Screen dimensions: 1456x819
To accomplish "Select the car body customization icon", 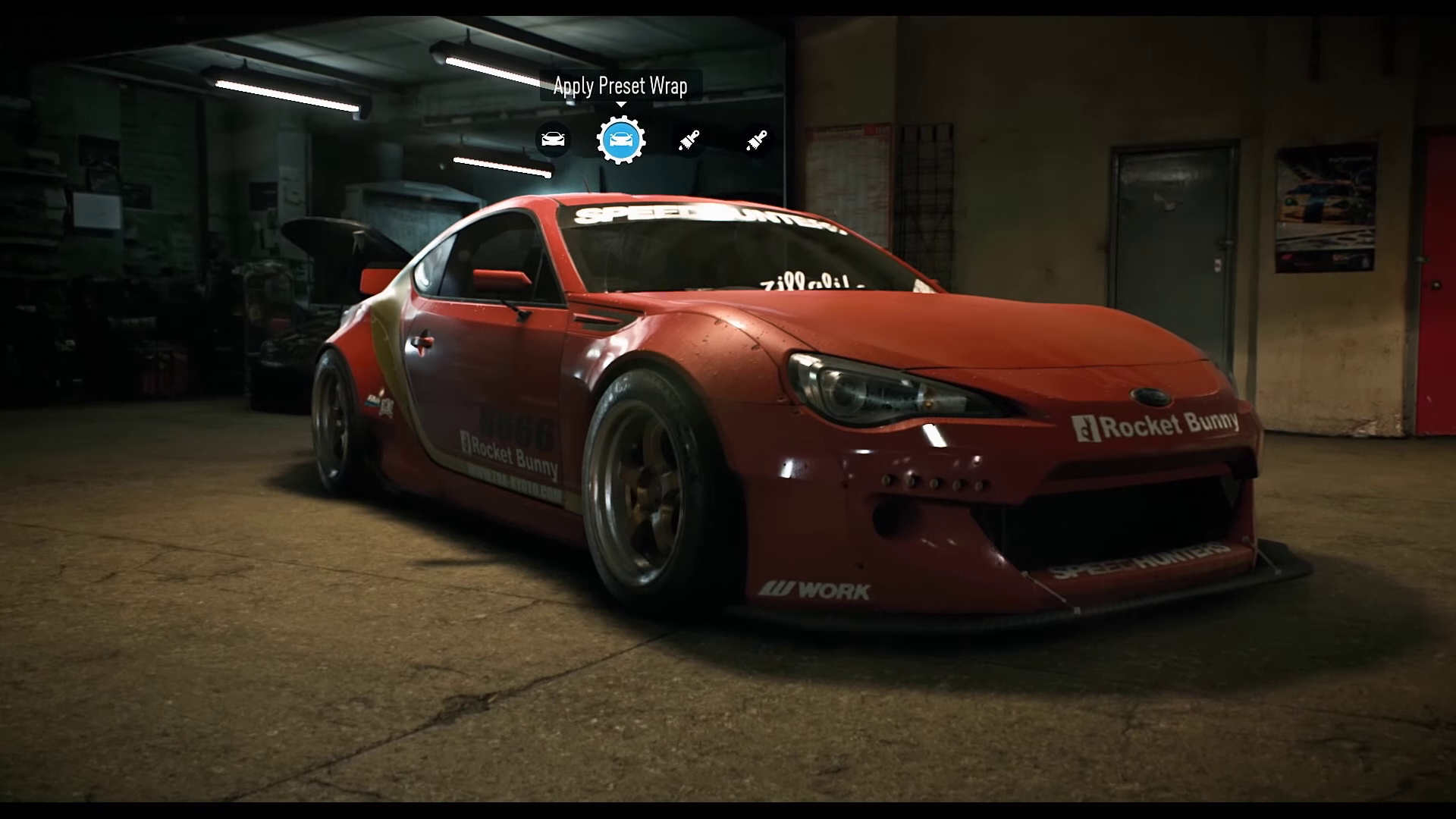I will pyautogui.click(x=553, y=140).
